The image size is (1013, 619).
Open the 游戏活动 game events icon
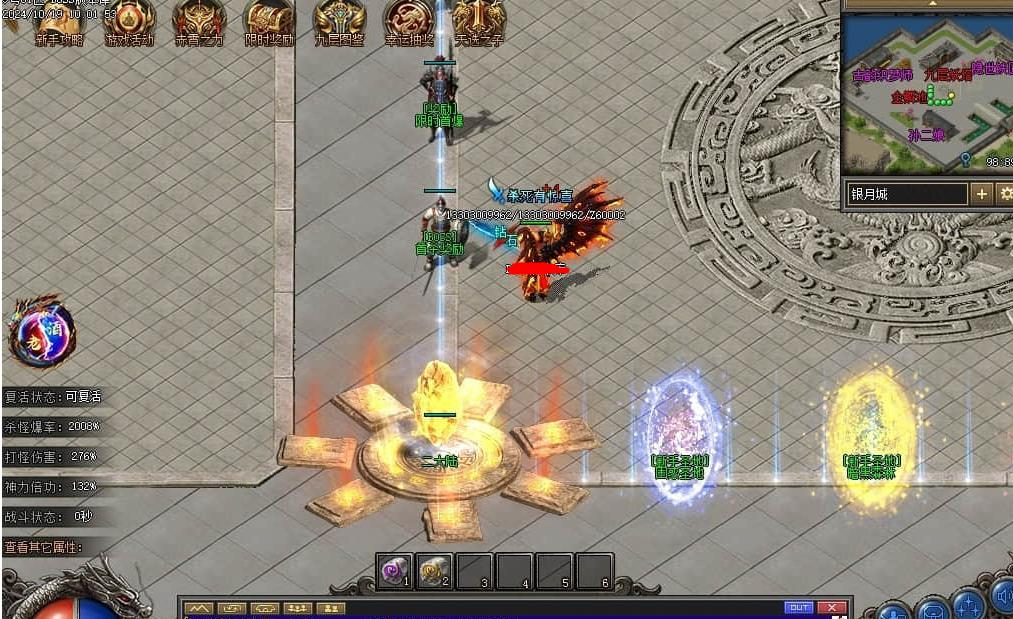130,21
